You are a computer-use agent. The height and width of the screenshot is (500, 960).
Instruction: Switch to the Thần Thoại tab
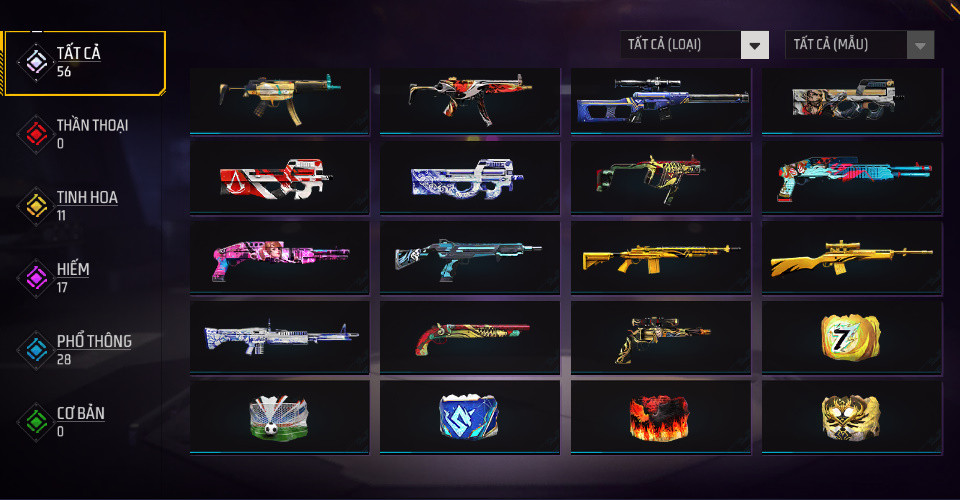(x=84, y=133)
